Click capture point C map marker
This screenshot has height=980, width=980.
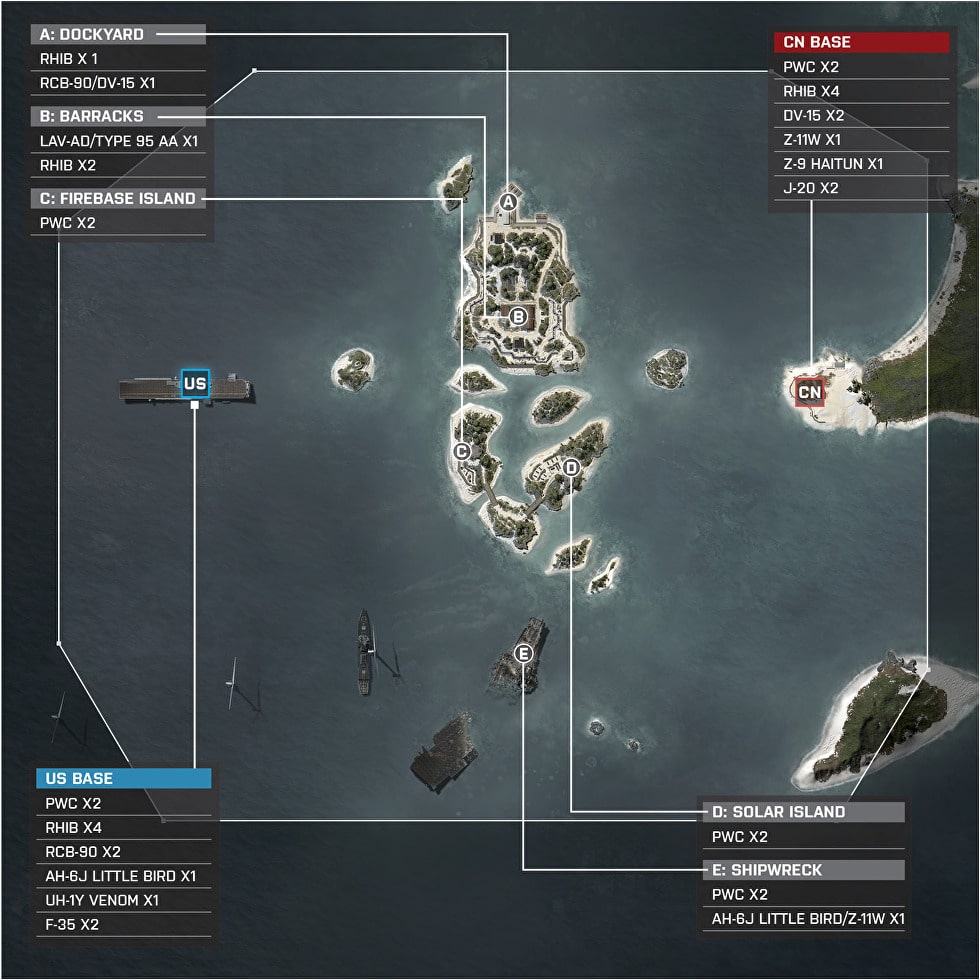tap(462, 451)
